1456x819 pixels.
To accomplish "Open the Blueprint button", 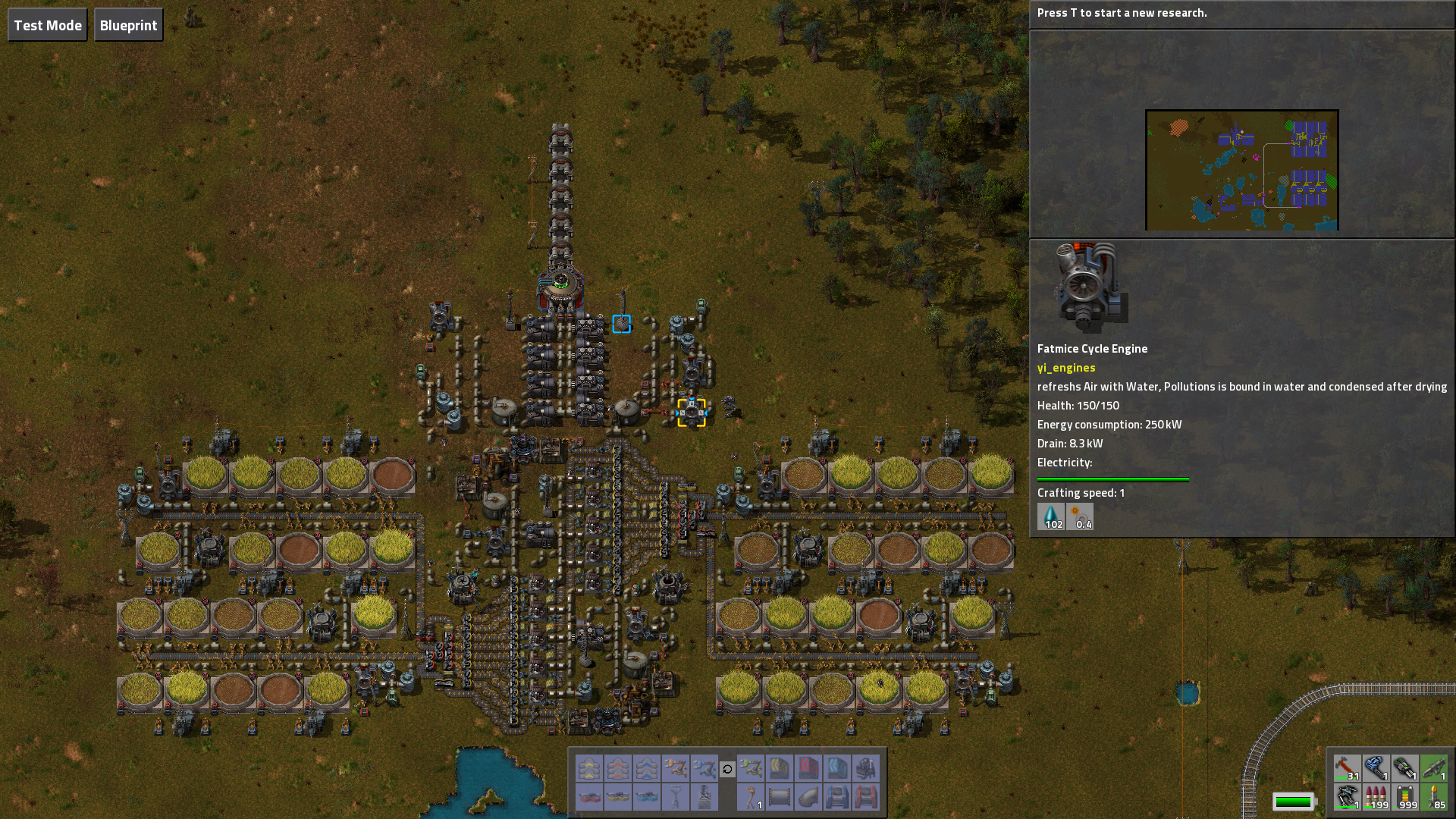I will pyautogui.click(x=128, y=25).
